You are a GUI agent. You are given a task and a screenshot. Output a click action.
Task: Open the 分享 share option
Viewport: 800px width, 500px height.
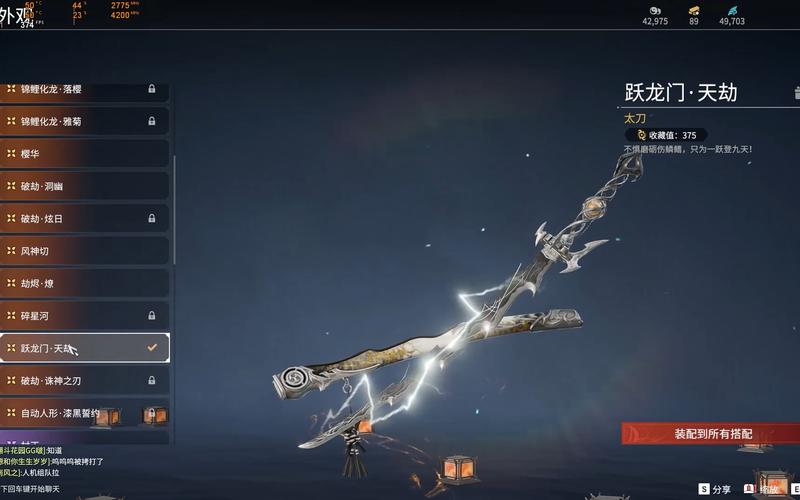pos(715,489)
